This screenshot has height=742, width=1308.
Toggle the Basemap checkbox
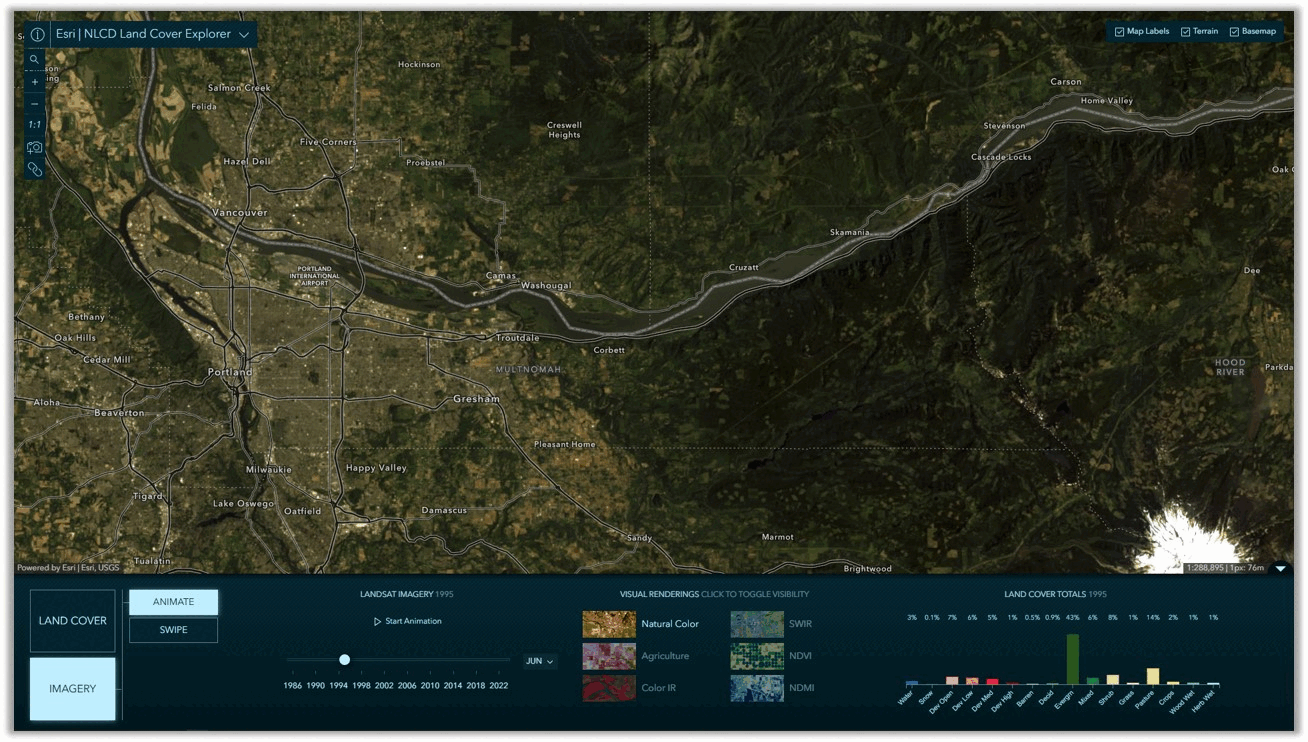pos(1234,32)
